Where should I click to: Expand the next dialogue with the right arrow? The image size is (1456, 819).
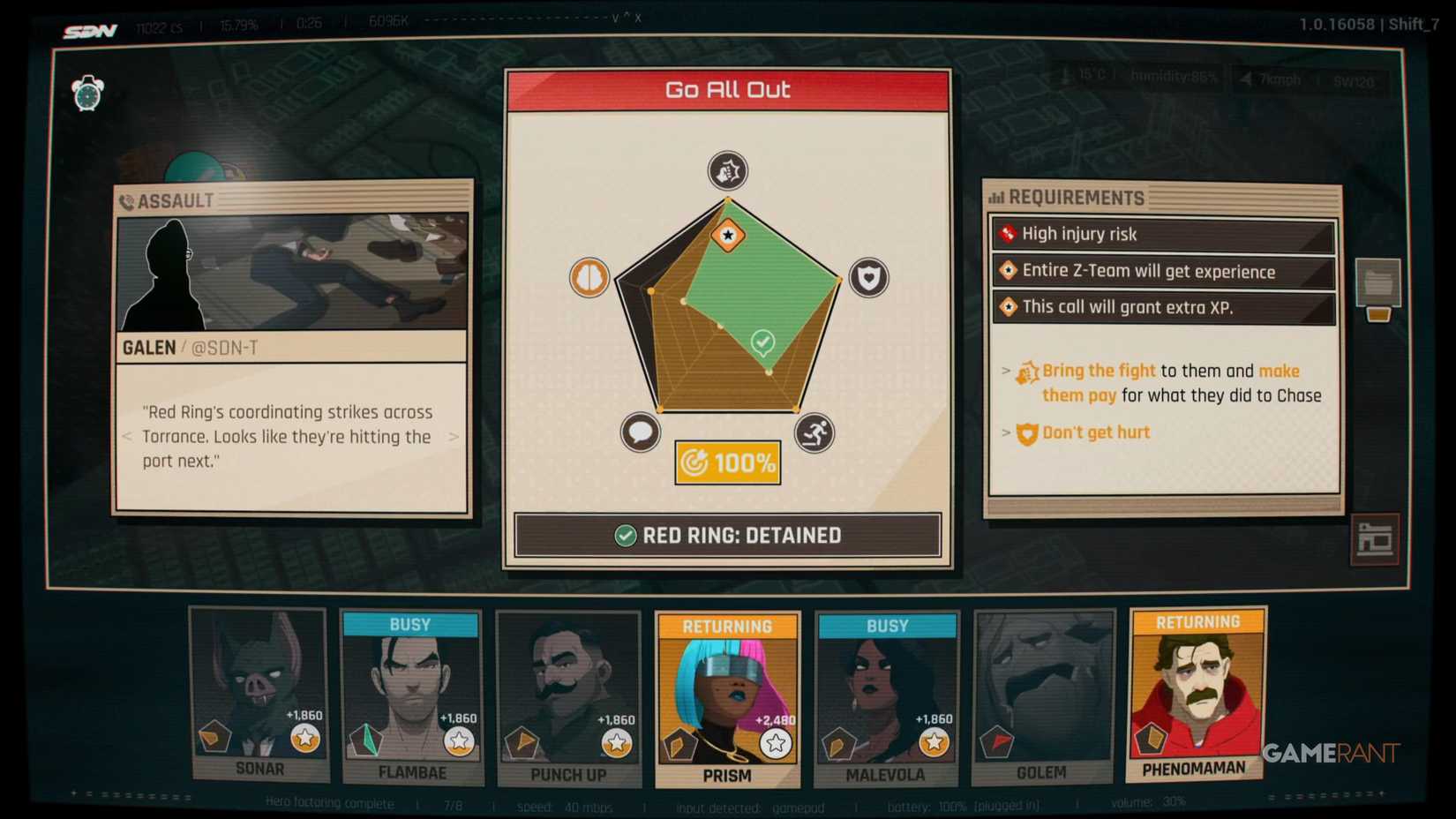coord(455,437)
